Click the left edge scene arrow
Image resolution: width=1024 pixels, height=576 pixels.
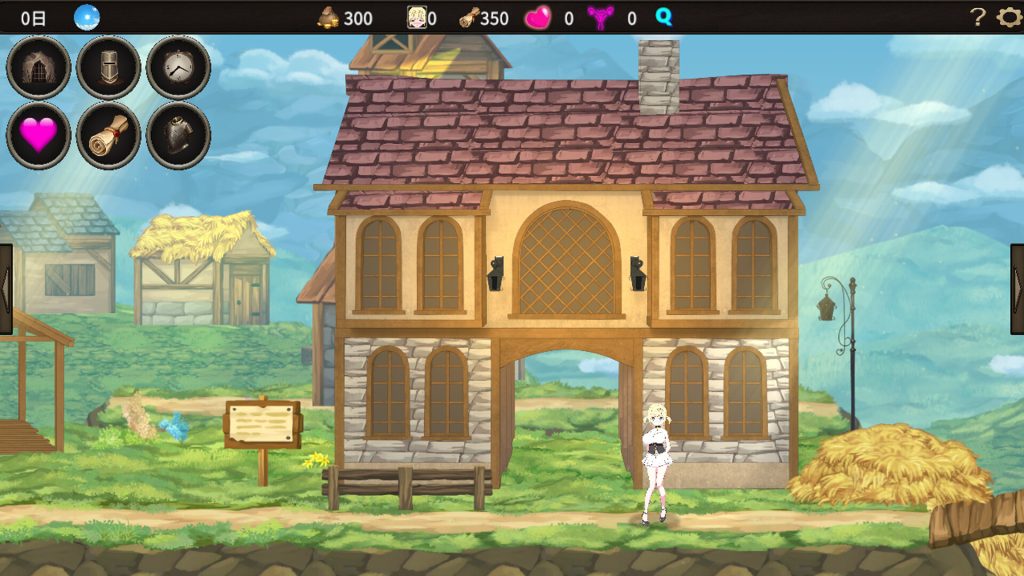click(x=6, y=288)
